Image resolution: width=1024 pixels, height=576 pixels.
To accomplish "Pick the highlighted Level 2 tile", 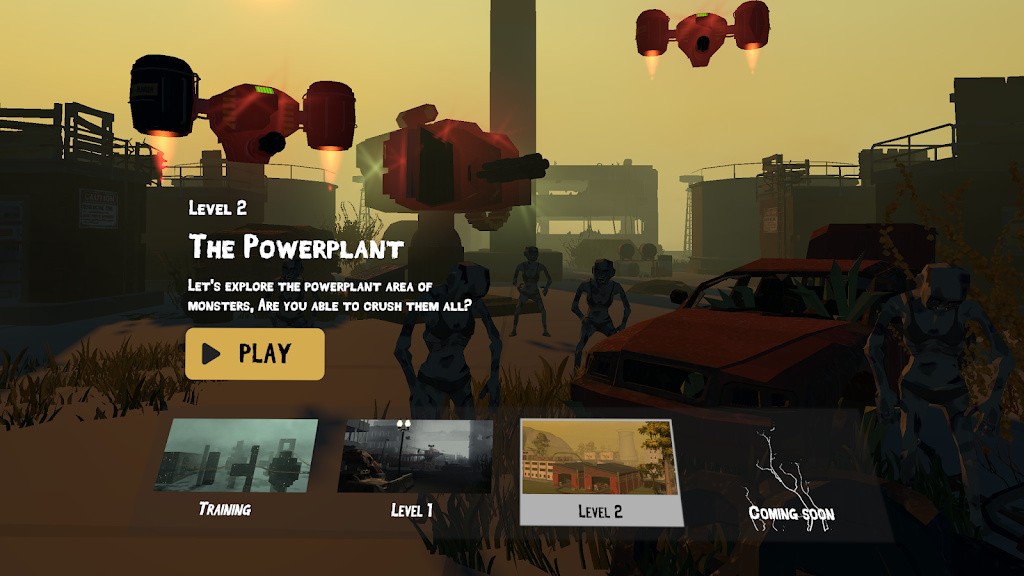I will tap(600, 470).
